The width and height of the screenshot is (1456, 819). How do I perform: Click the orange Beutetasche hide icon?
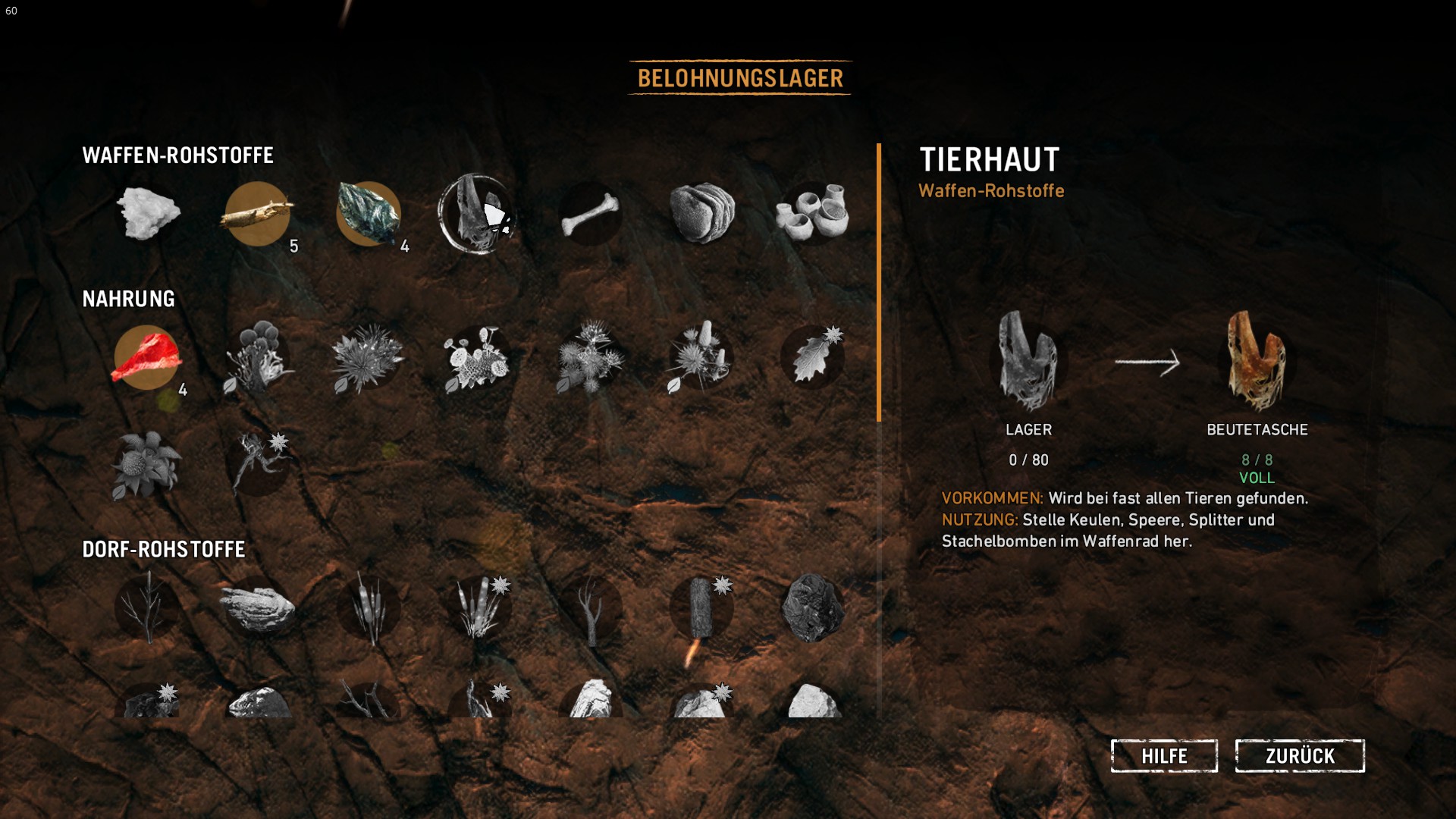point(1257,362)
